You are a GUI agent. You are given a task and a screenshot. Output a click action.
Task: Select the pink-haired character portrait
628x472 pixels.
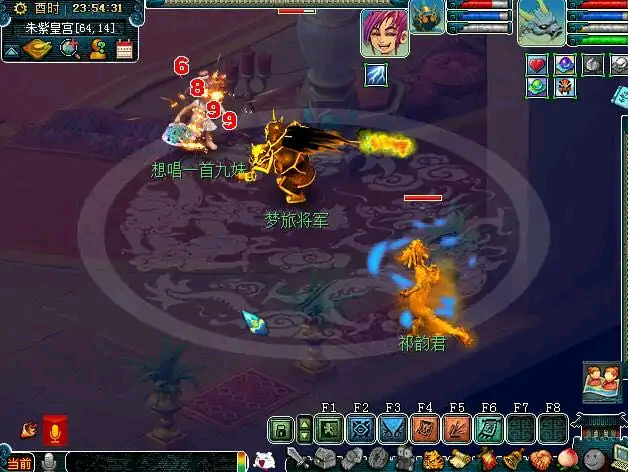point(384,33)
